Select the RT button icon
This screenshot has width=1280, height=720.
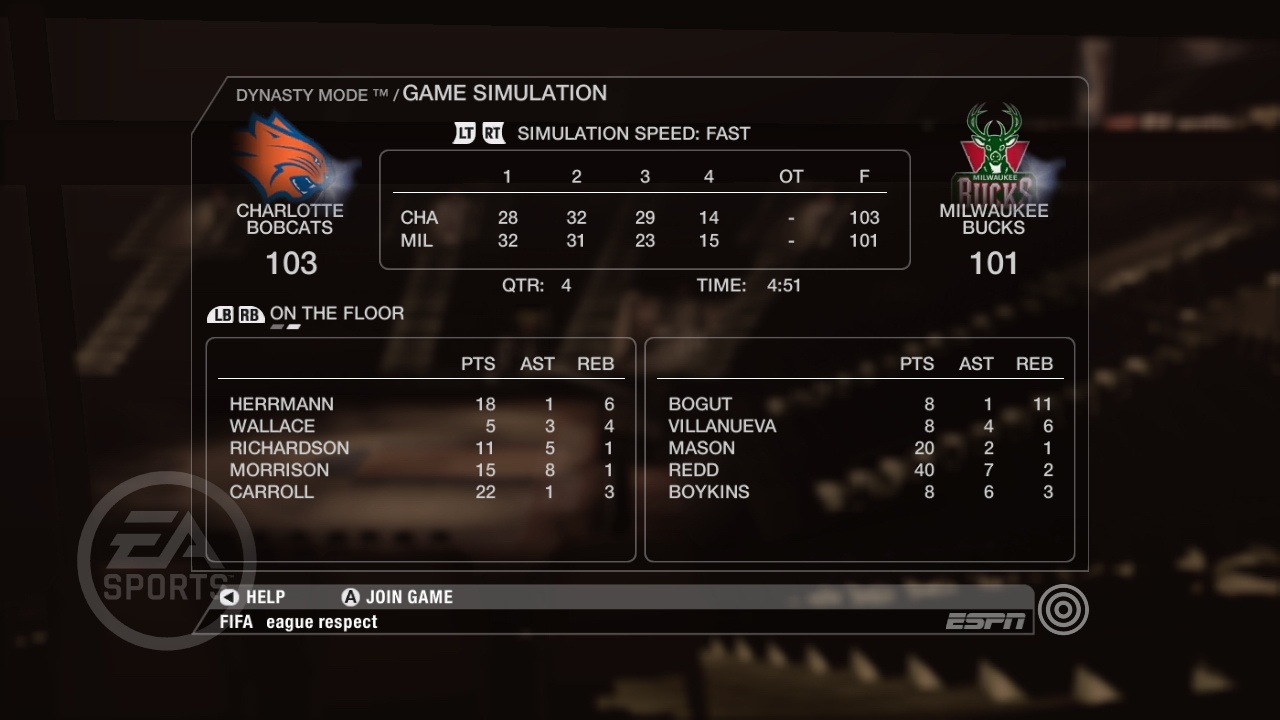click(491, 133)
